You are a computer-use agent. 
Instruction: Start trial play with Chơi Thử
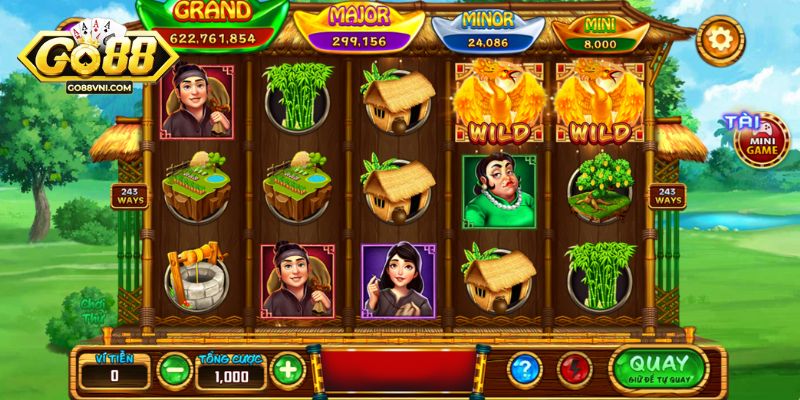point(93,310)
